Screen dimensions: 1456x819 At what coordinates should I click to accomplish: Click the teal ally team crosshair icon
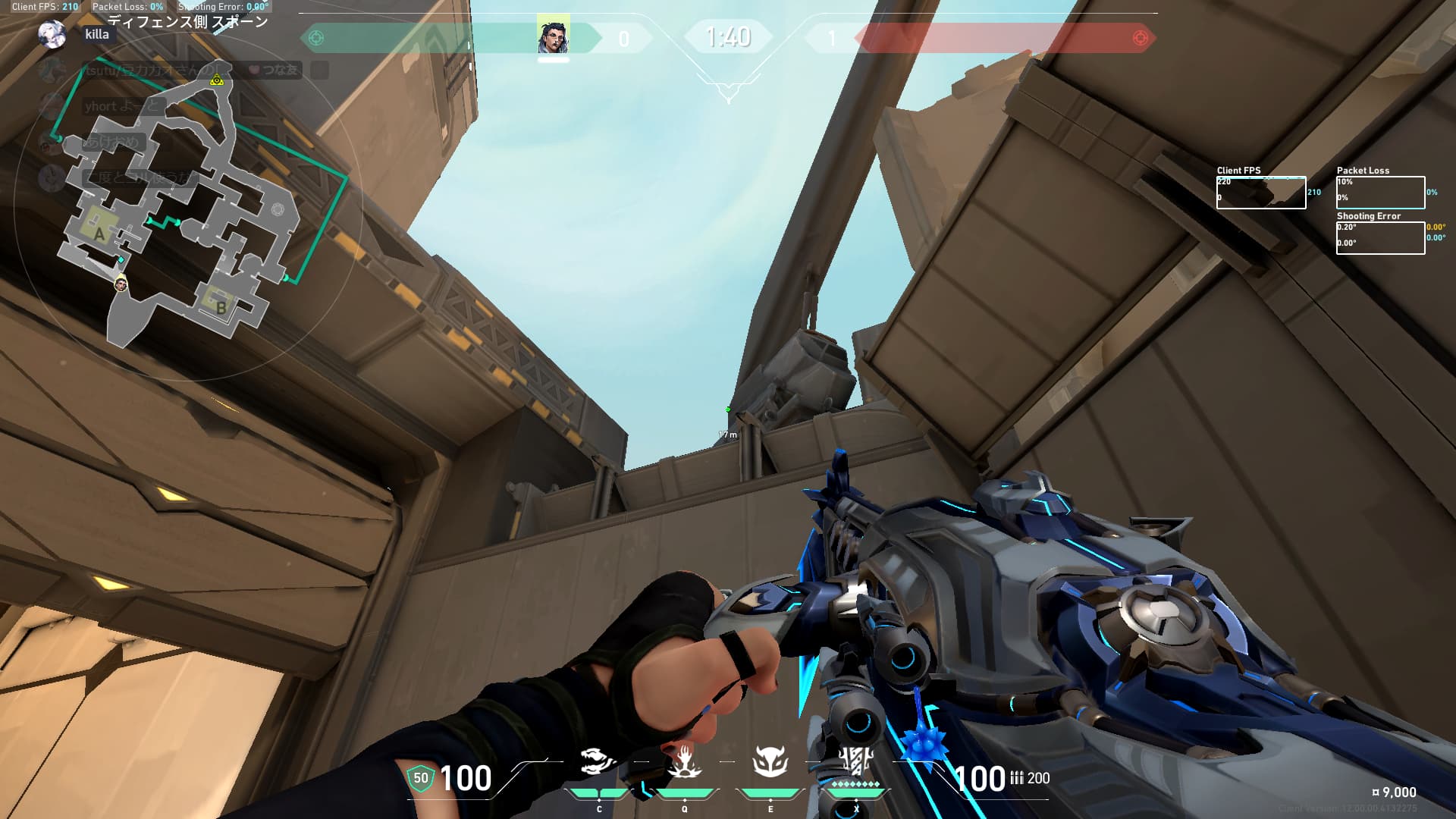click(x=317, y=38)
